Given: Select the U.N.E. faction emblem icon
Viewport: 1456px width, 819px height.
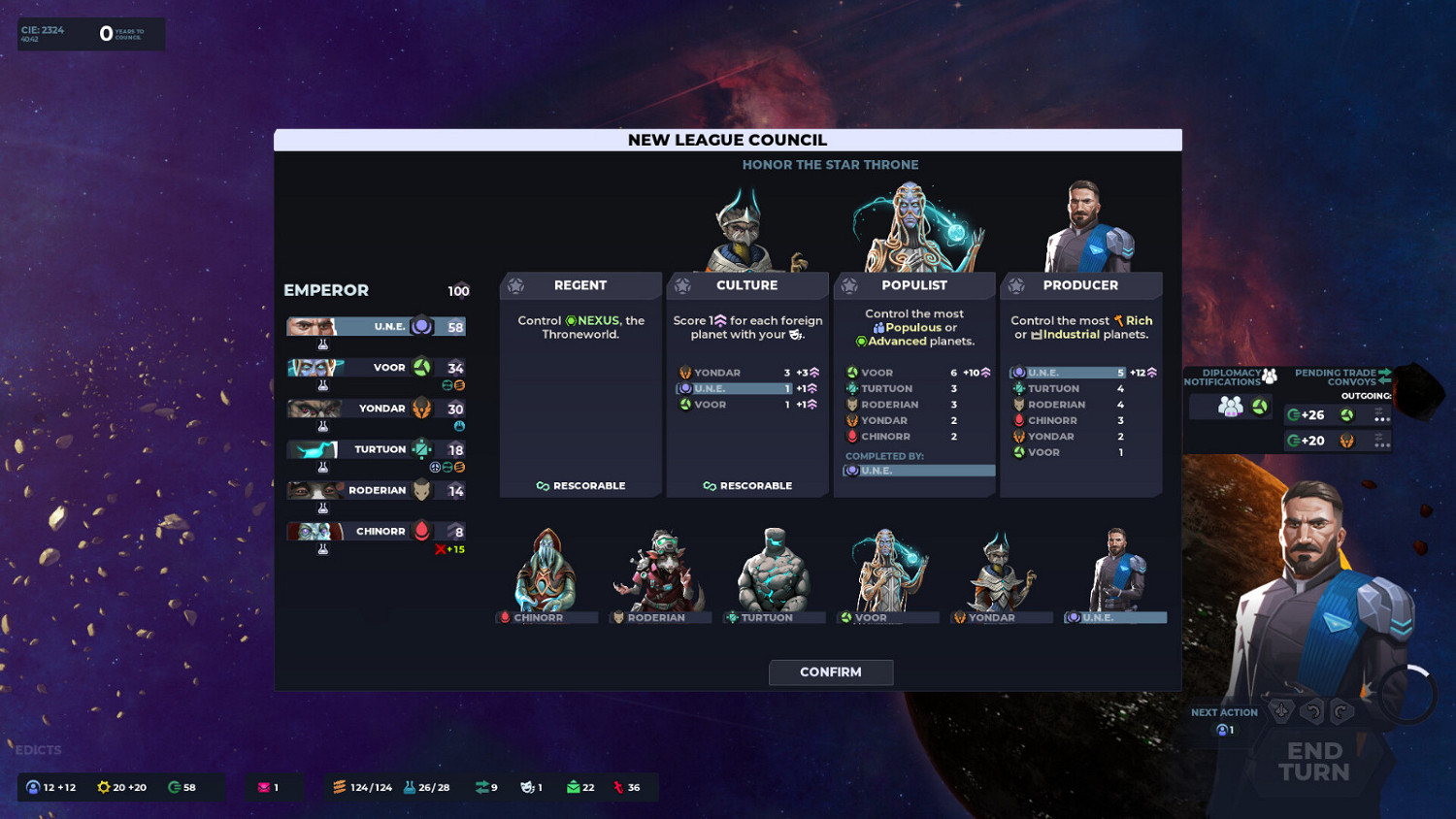Looking at the screenshot, I should pyautogui.click(x=422, y=325).
